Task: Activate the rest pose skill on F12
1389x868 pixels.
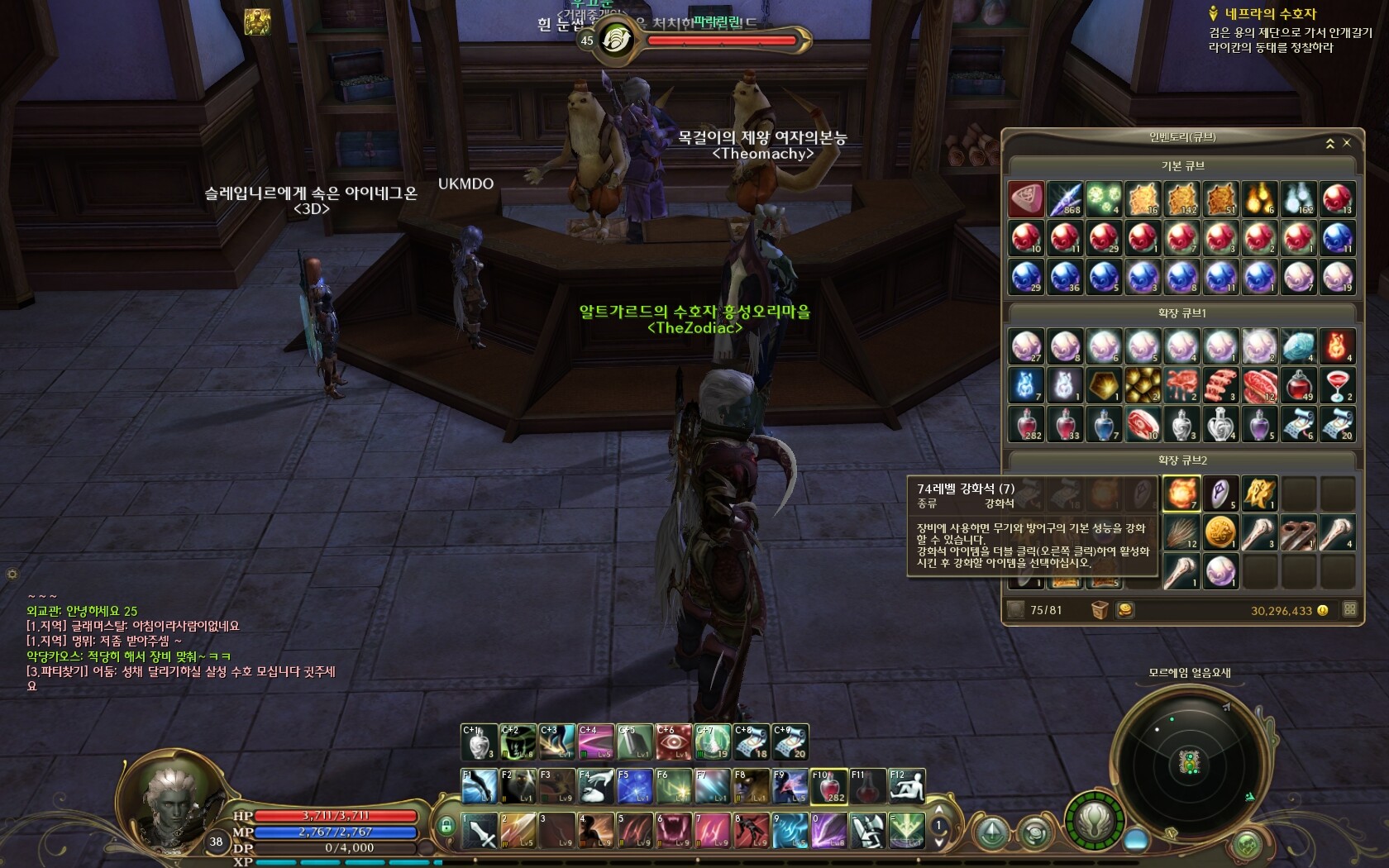Action: pos(906,786)
